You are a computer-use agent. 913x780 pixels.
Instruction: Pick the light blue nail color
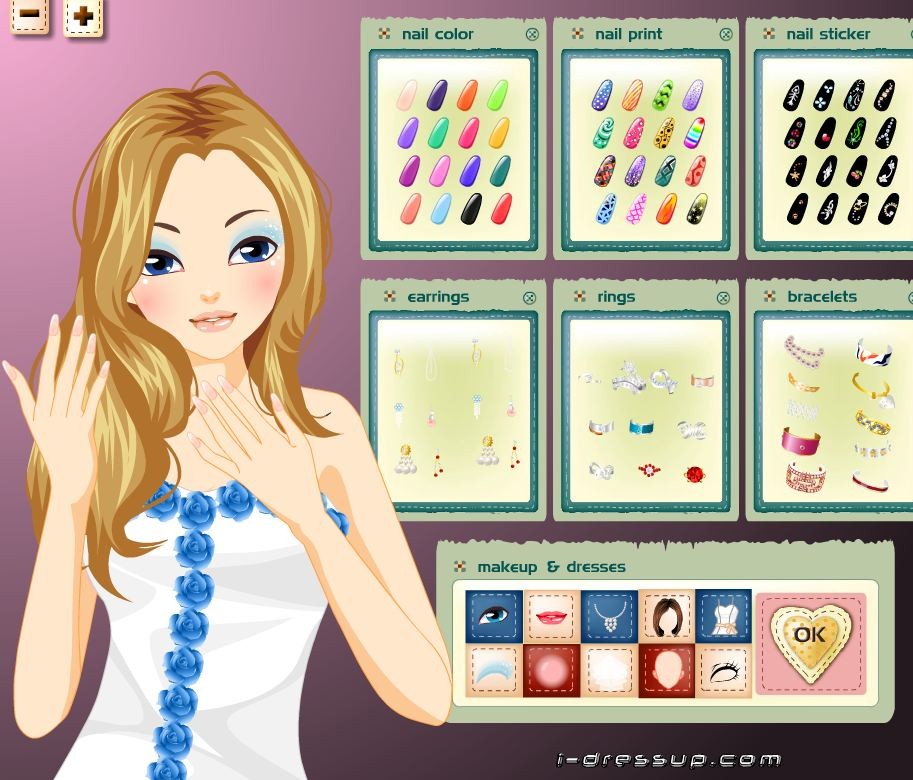point(440,209)
